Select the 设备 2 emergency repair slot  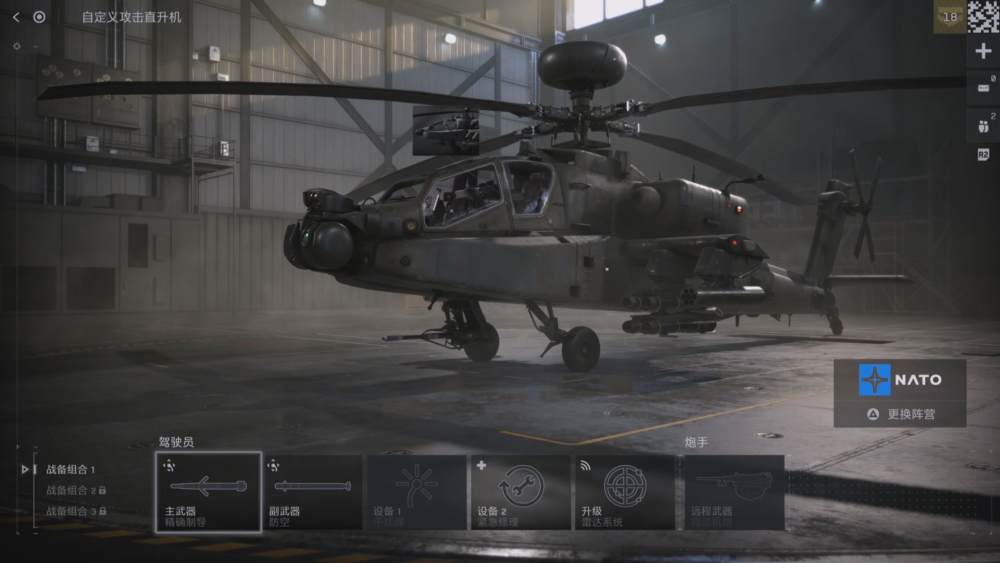coord(520,492)
